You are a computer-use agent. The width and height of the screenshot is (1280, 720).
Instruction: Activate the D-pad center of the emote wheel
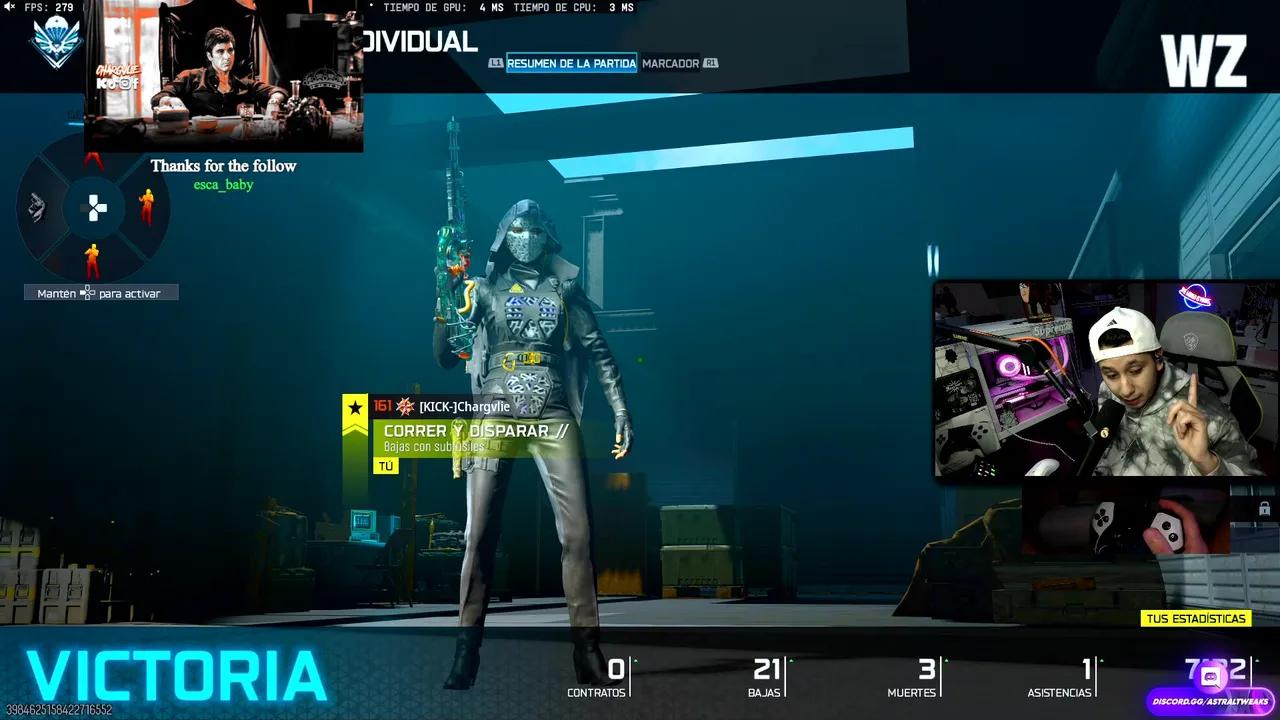tap(94, 208)
